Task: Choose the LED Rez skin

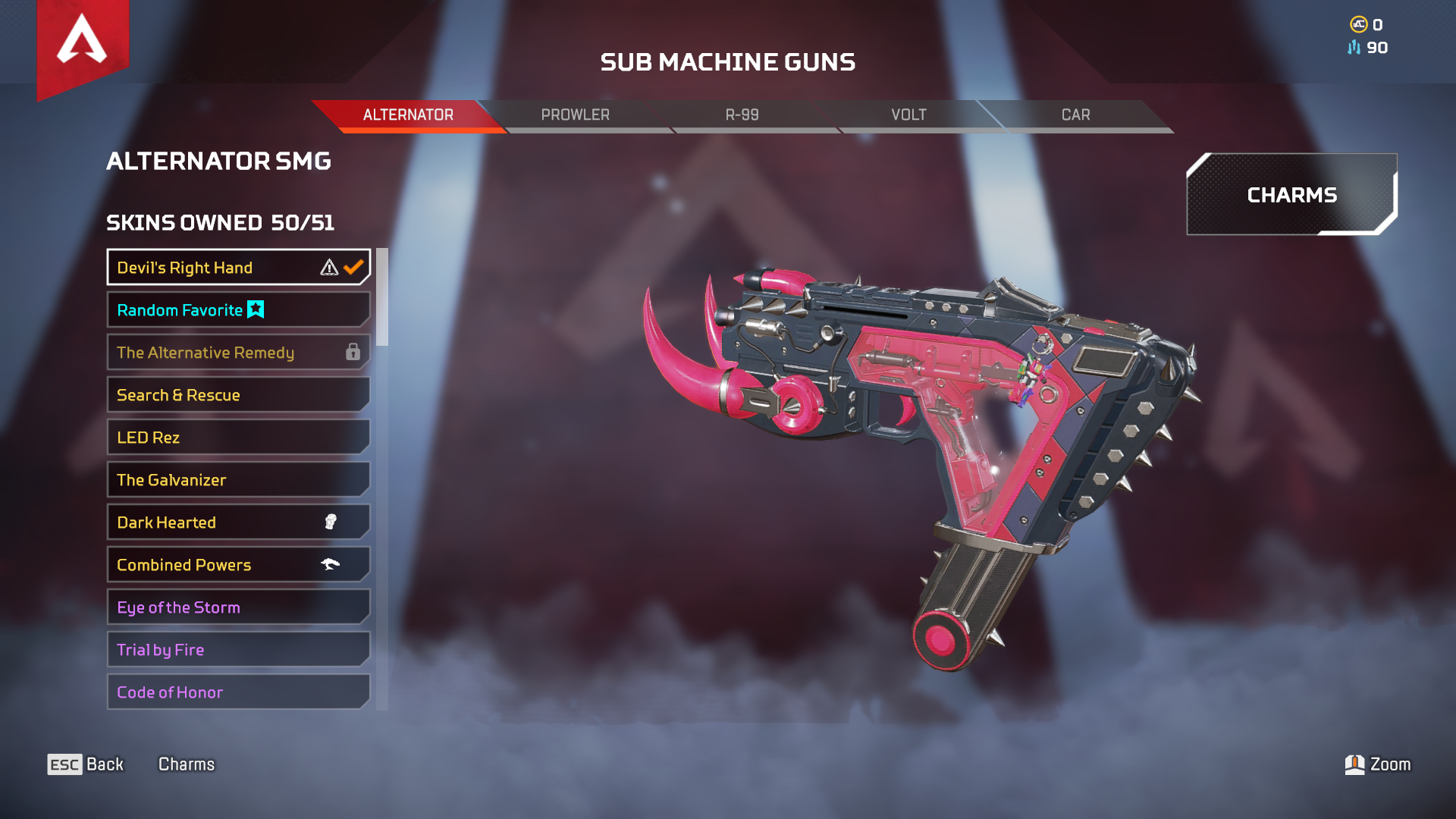Action: 238,438
